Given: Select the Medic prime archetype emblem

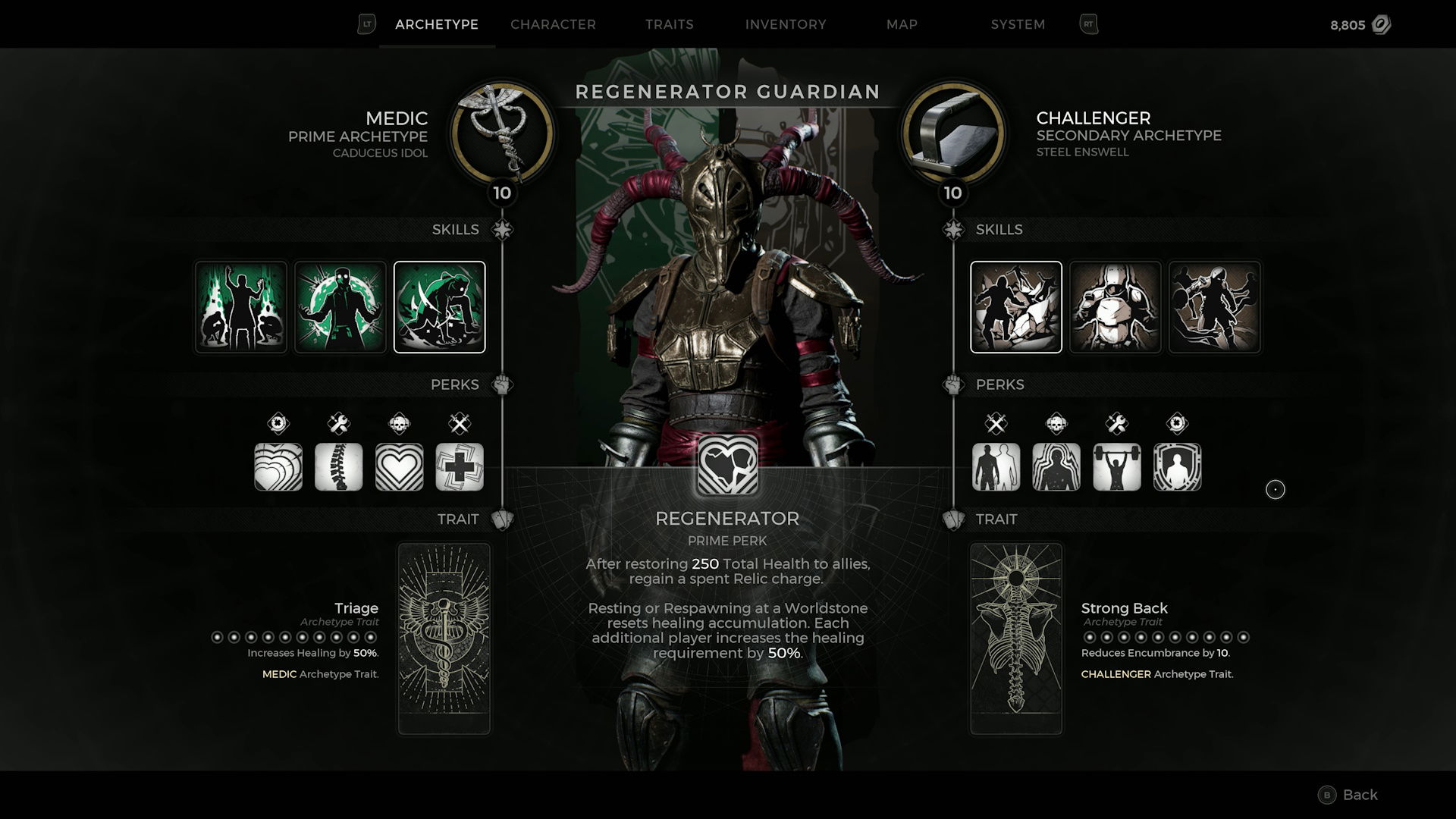Looking at the screenshot, I should [502, 133].
